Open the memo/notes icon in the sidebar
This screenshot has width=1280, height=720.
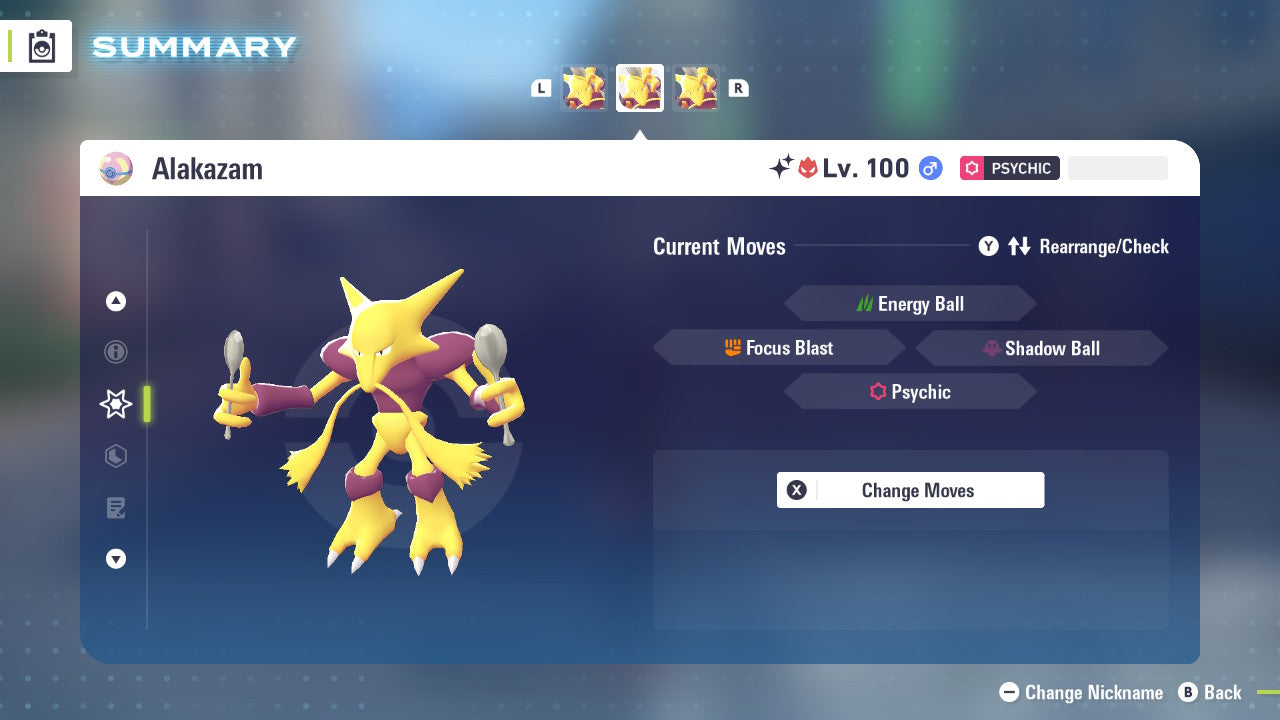[x=116, y=508]
